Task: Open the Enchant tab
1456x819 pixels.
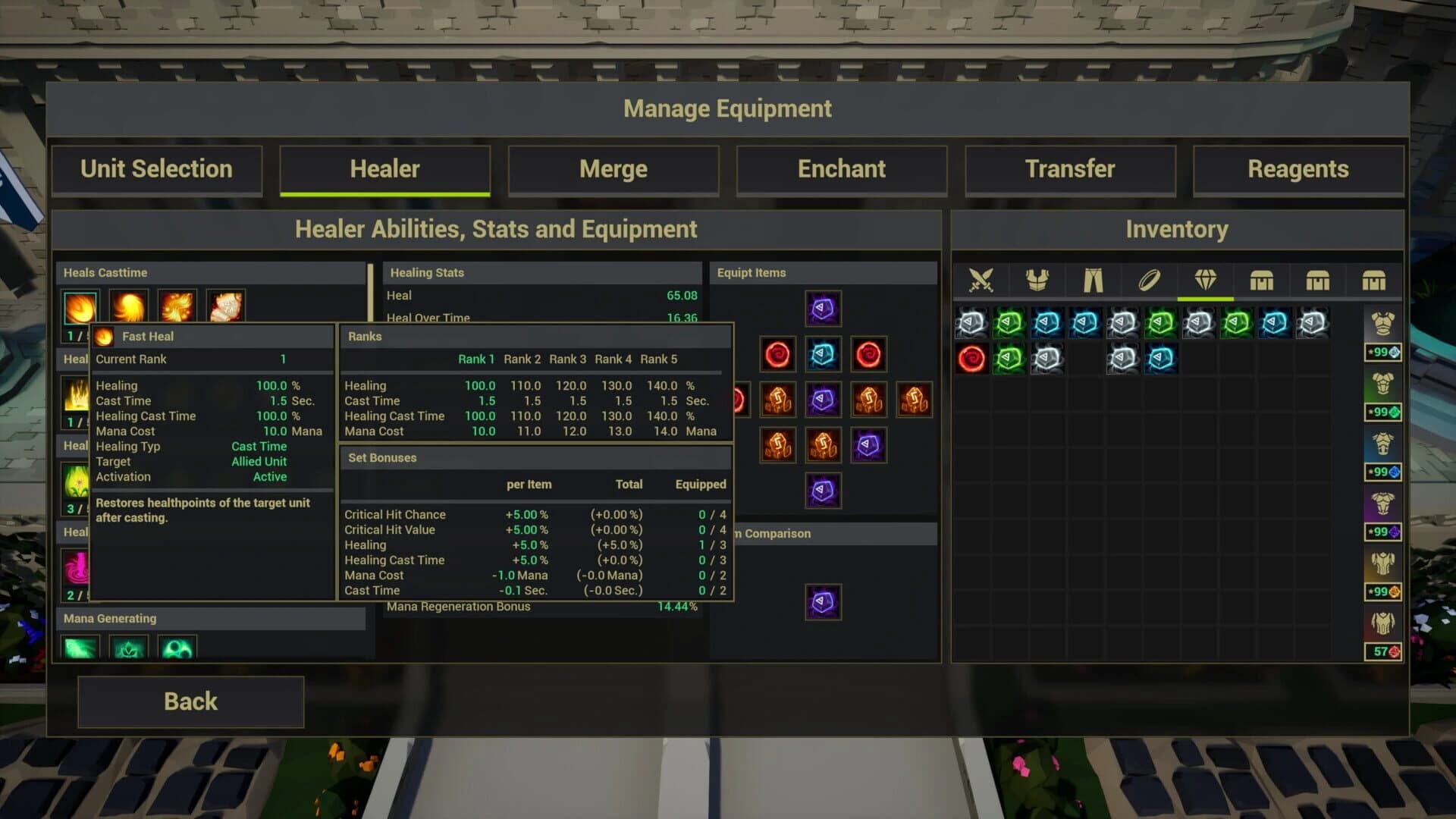Action: 842,169
